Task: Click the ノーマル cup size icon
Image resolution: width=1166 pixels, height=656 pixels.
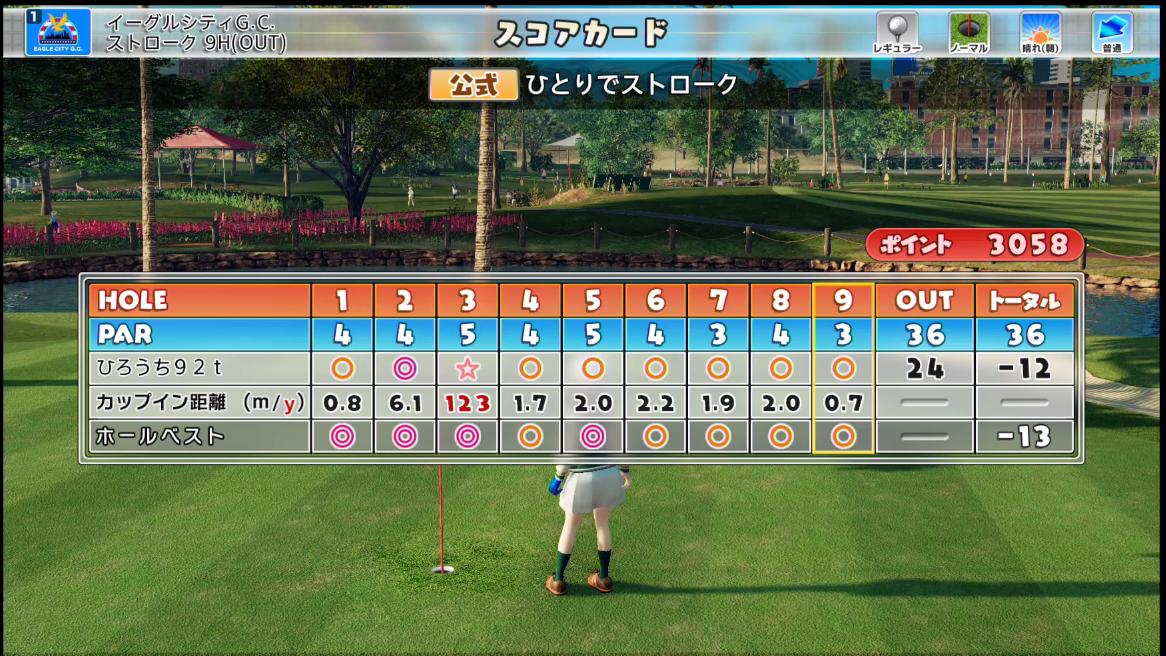Action: 968,32
